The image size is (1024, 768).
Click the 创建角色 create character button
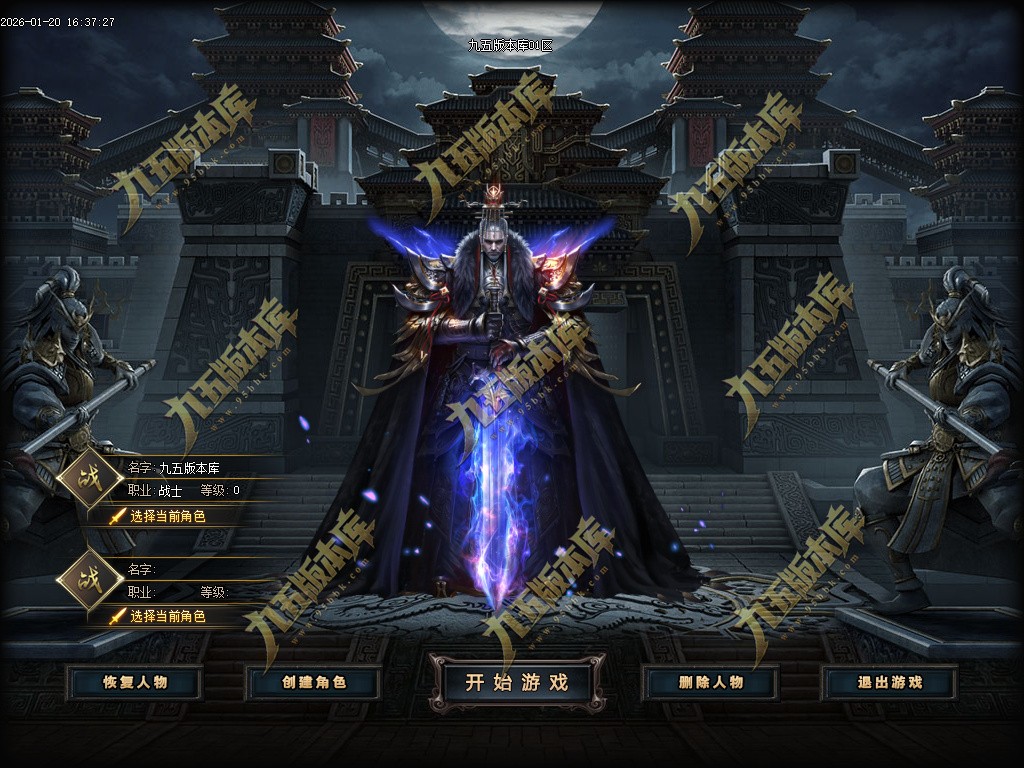(313, 683)
